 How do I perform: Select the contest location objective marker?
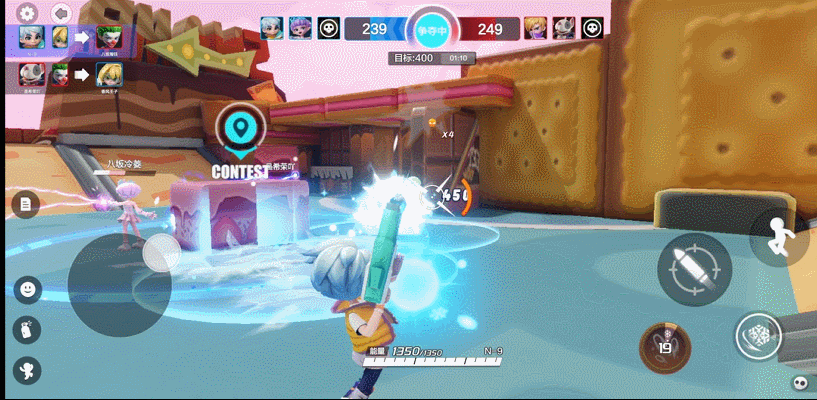tap(239, 128)
